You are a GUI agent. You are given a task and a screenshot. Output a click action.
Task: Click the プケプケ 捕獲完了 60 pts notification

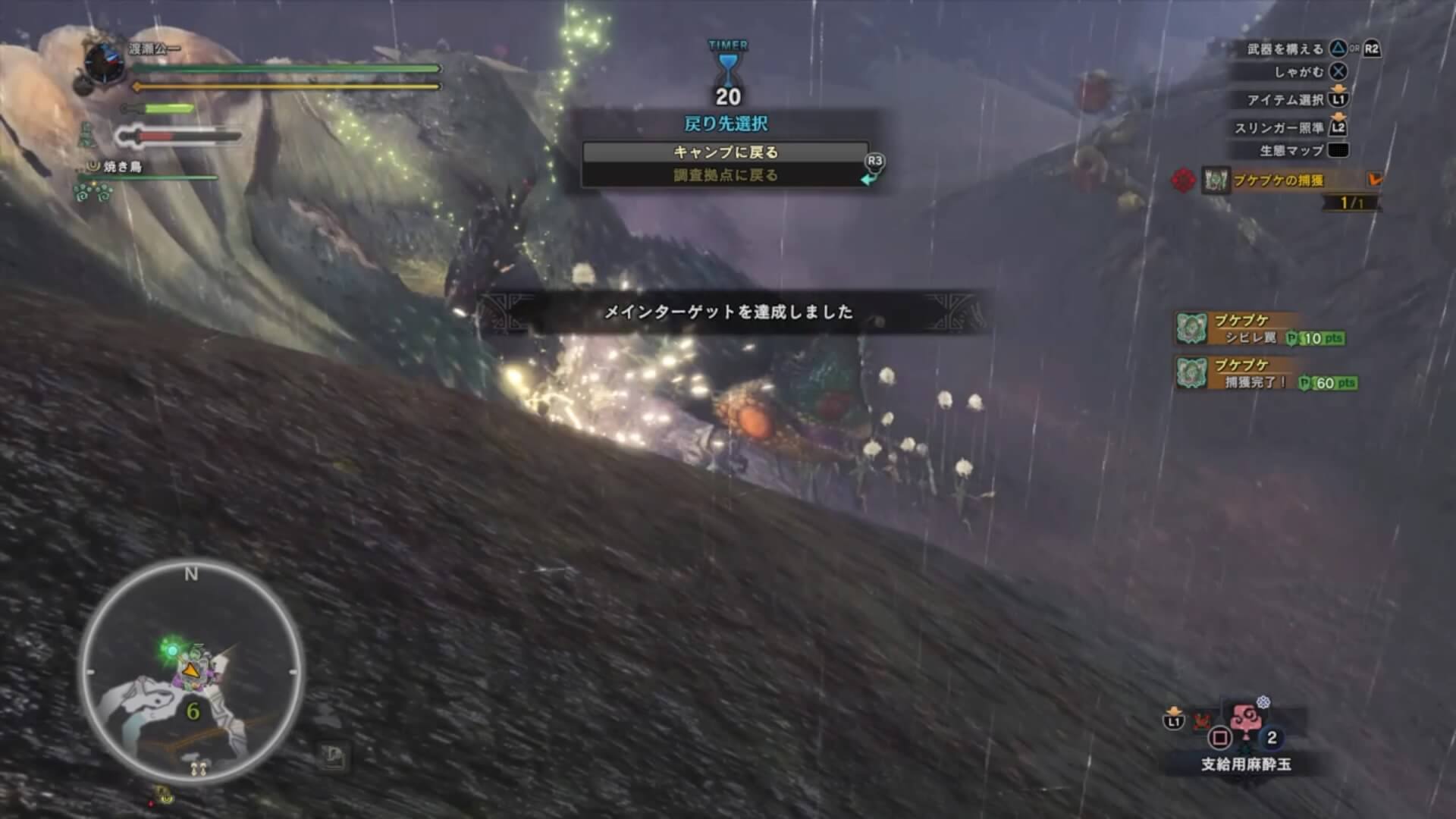pos(1265,374)
